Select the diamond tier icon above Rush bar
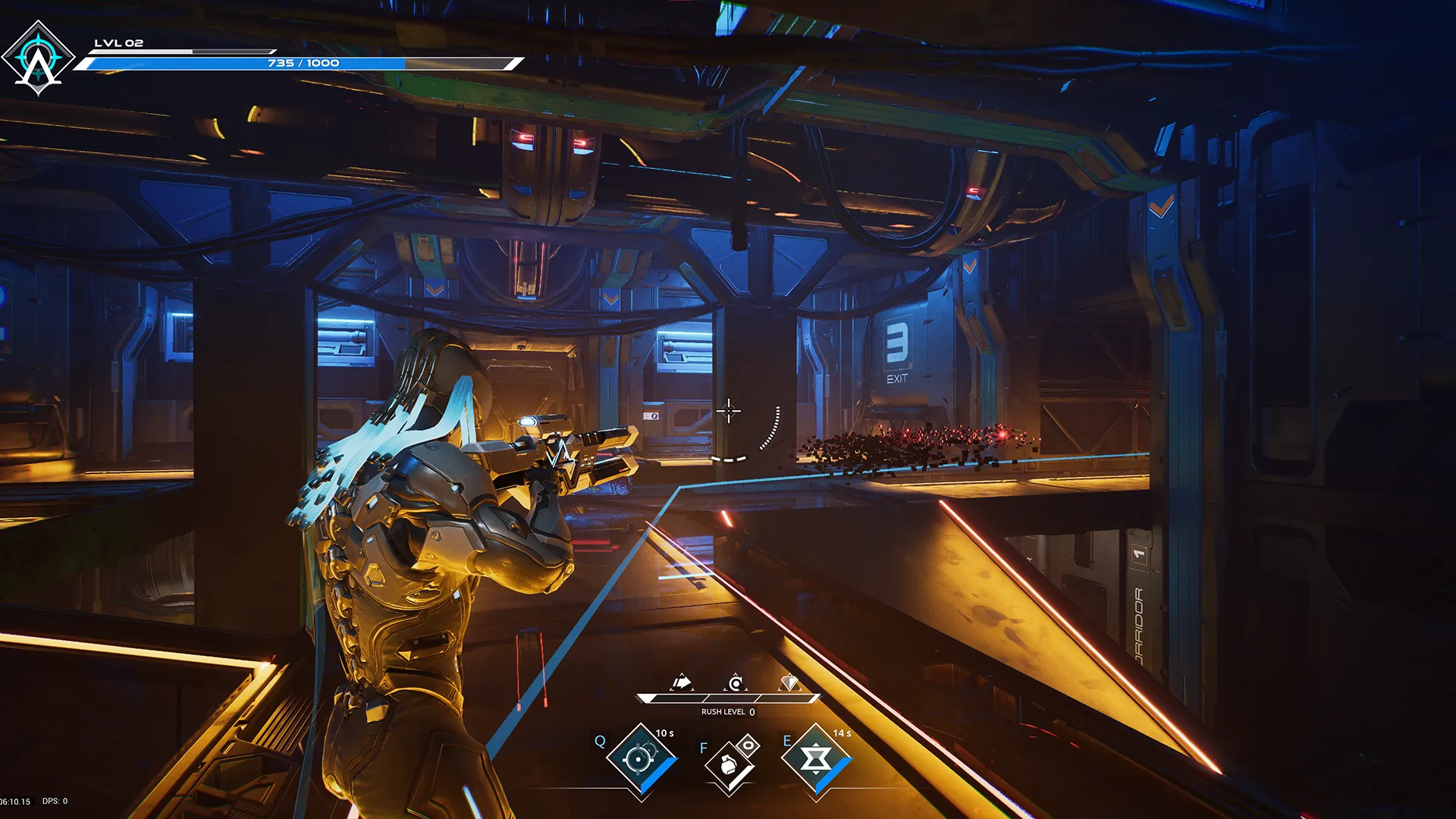The image size is (1456, 819). pyautogui.click(x=789, y=682)
